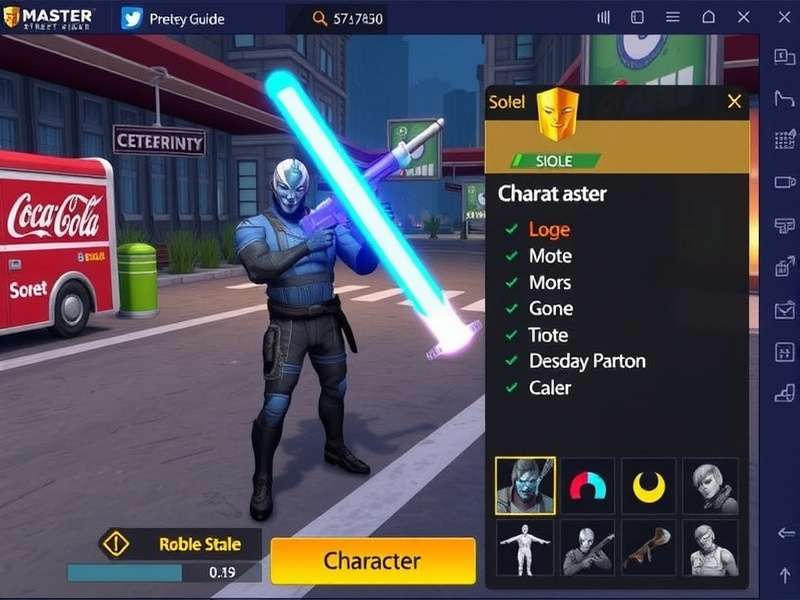Click the green SIOLE badge

point(555,160)
